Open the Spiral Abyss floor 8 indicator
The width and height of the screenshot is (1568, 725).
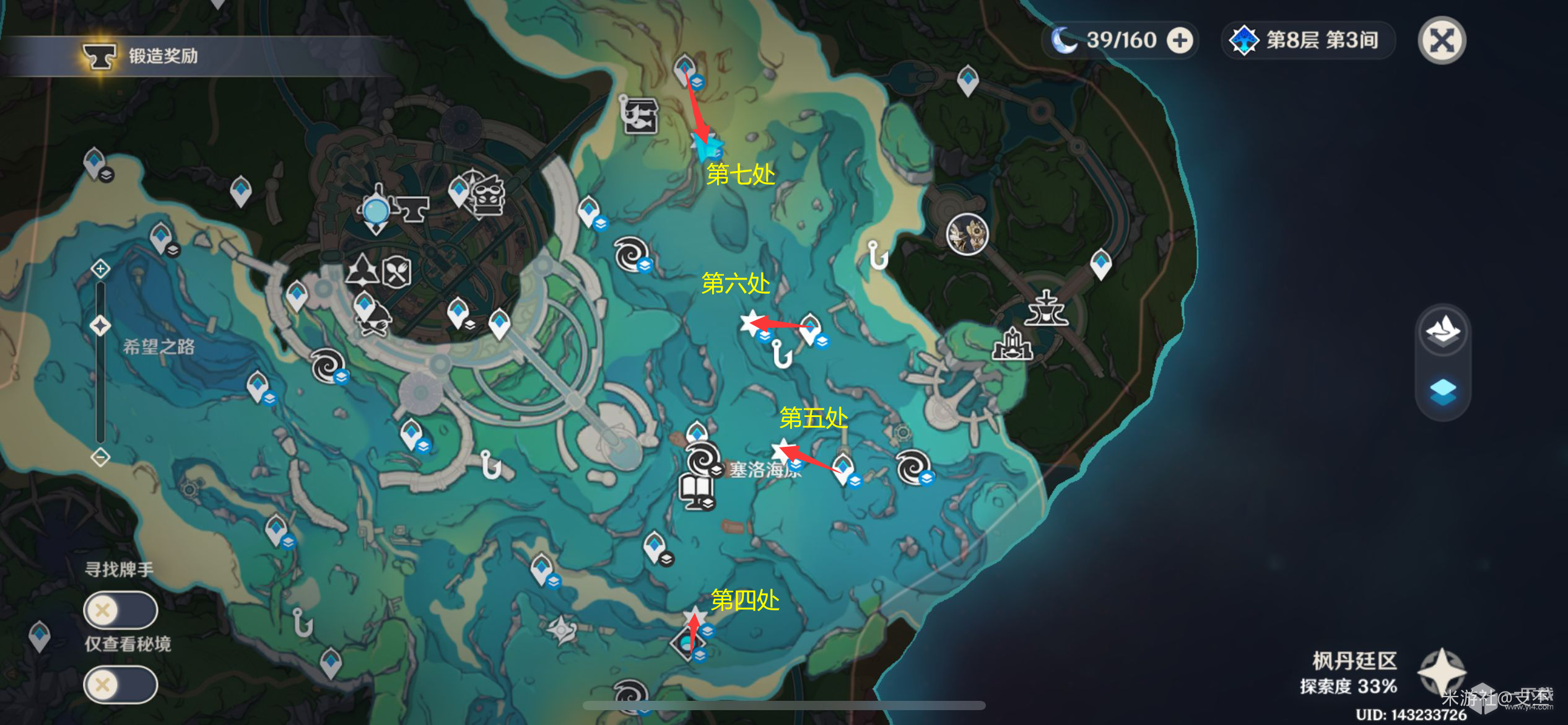tap(1308, 41)
